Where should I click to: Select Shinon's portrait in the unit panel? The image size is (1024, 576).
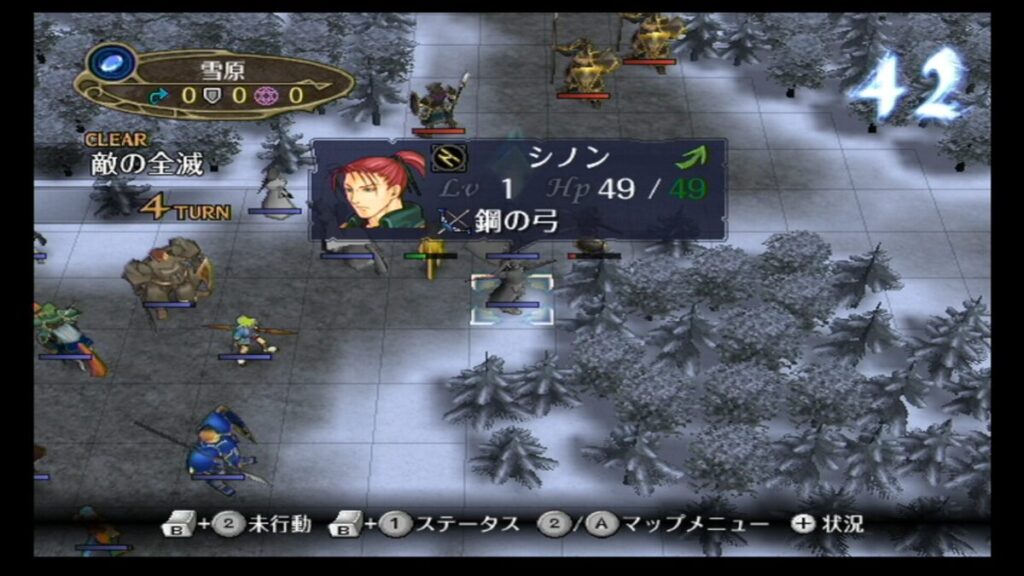(x=379, y=189)
